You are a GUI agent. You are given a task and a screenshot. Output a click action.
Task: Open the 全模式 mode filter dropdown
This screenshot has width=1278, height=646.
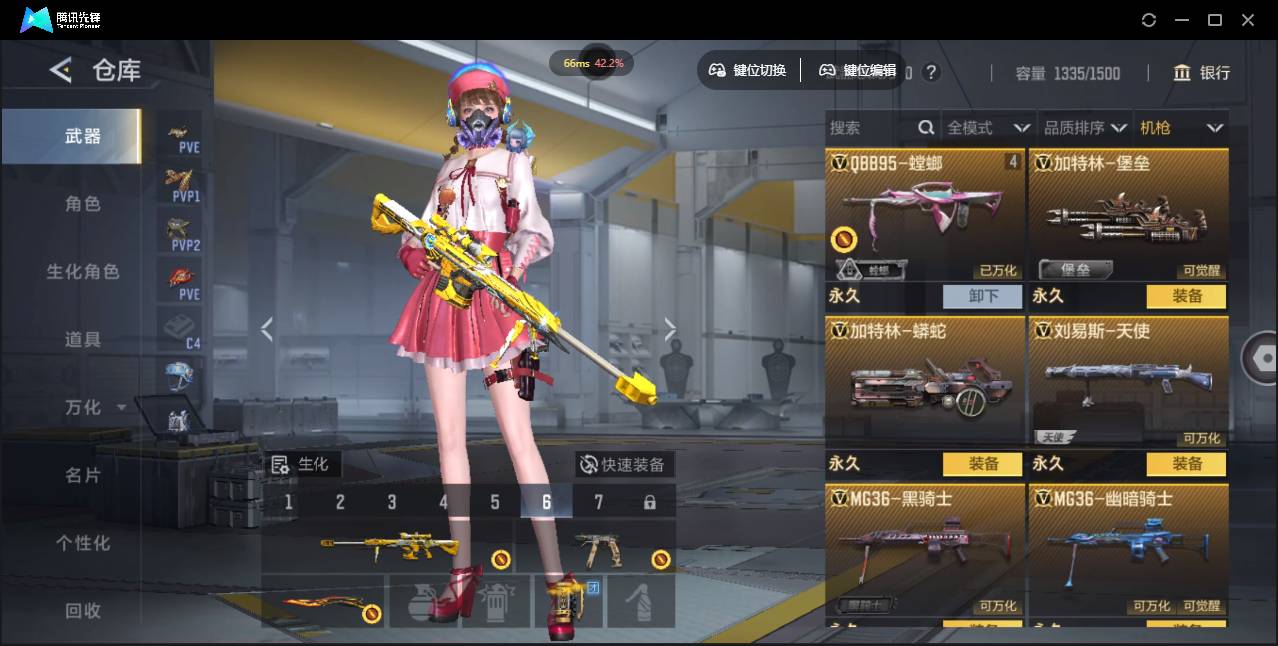tap(988, 128)
